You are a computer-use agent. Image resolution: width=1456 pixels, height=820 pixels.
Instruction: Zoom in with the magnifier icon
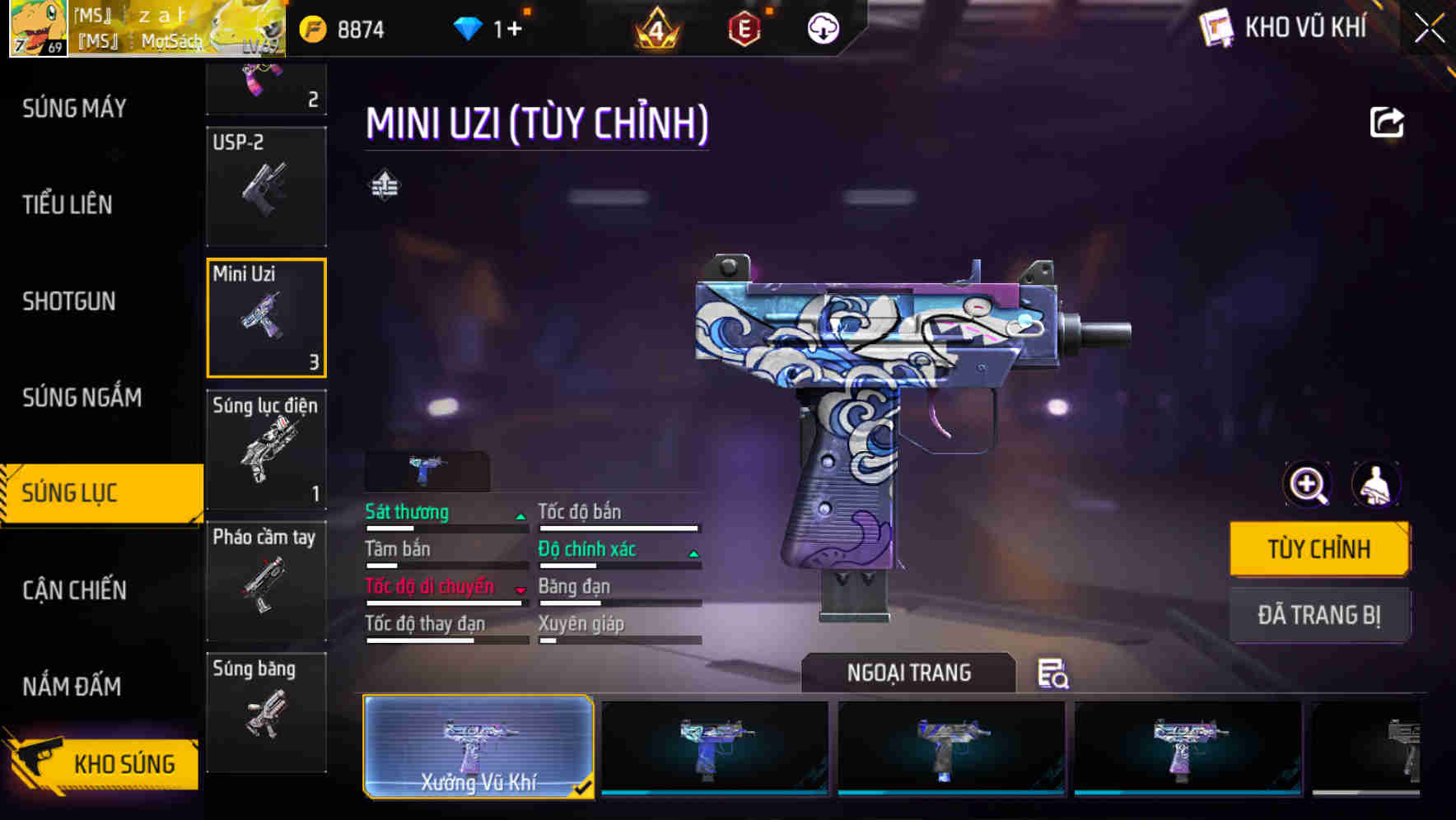pos(1308,485)
